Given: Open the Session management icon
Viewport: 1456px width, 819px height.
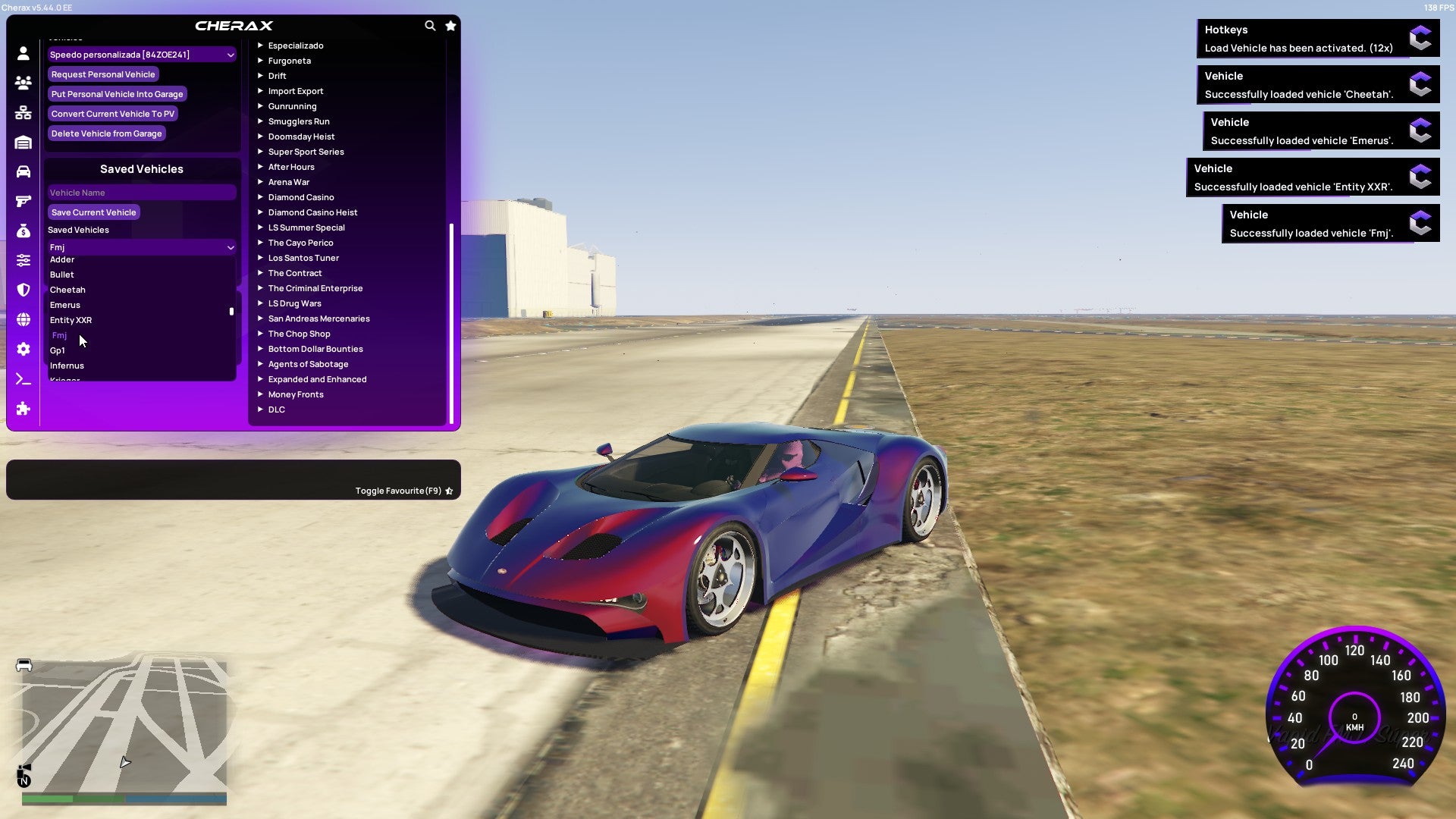Looking at the screenshot, I should coord(23,112).
